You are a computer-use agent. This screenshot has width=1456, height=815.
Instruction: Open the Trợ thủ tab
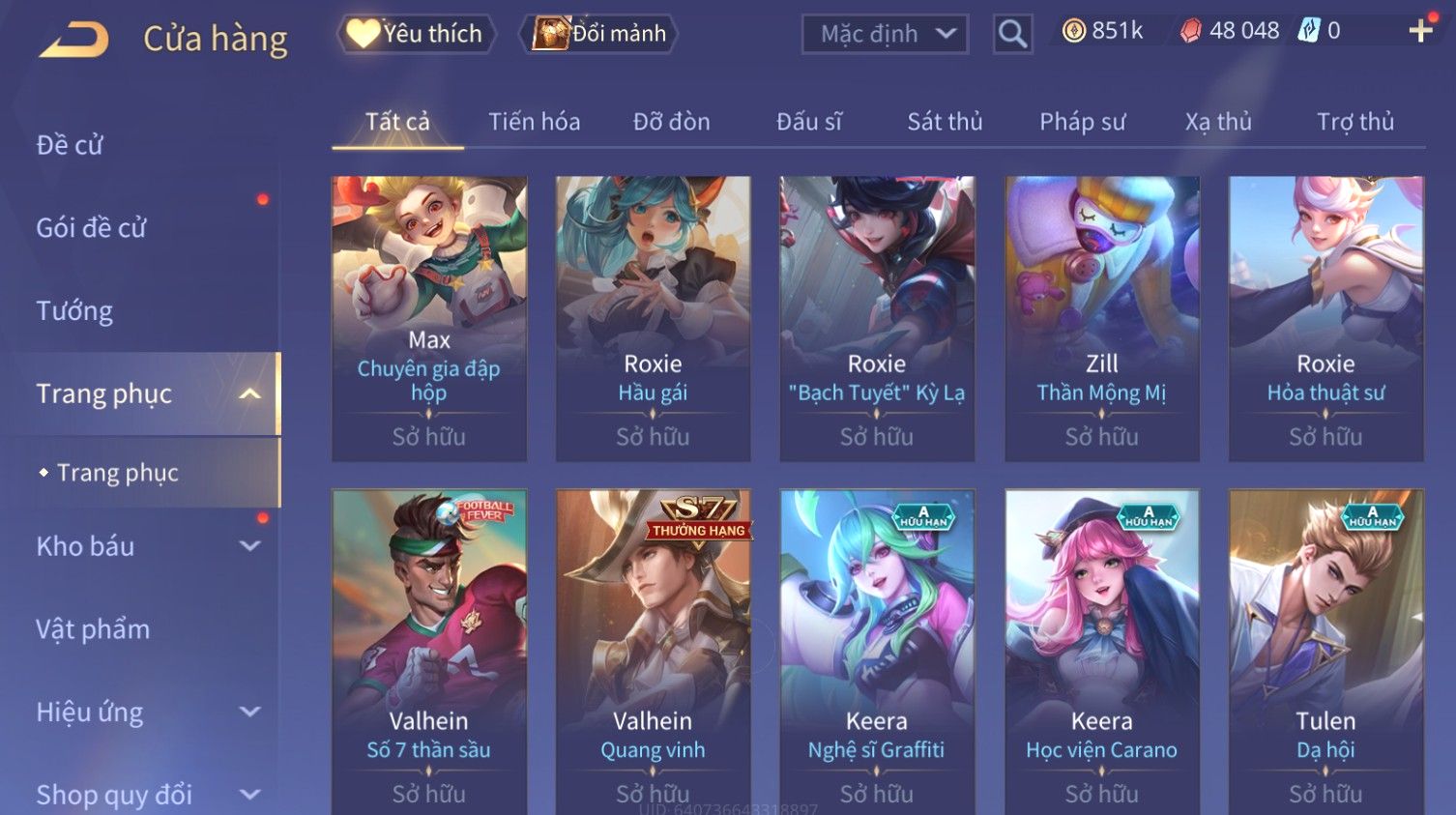coord(1354,122)
